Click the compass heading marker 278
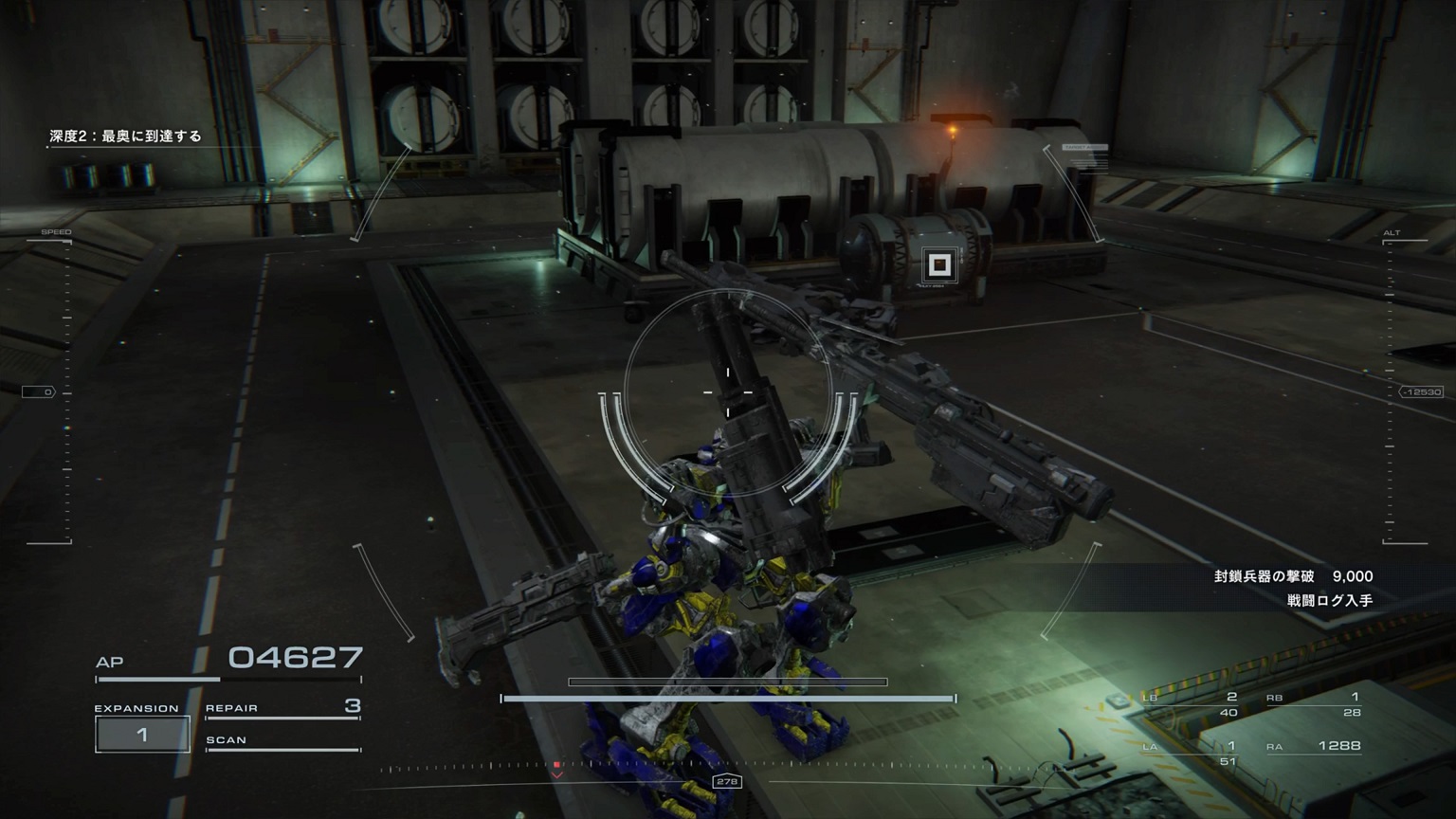Screen dimensions: 1456x819 tap(727, 781)
